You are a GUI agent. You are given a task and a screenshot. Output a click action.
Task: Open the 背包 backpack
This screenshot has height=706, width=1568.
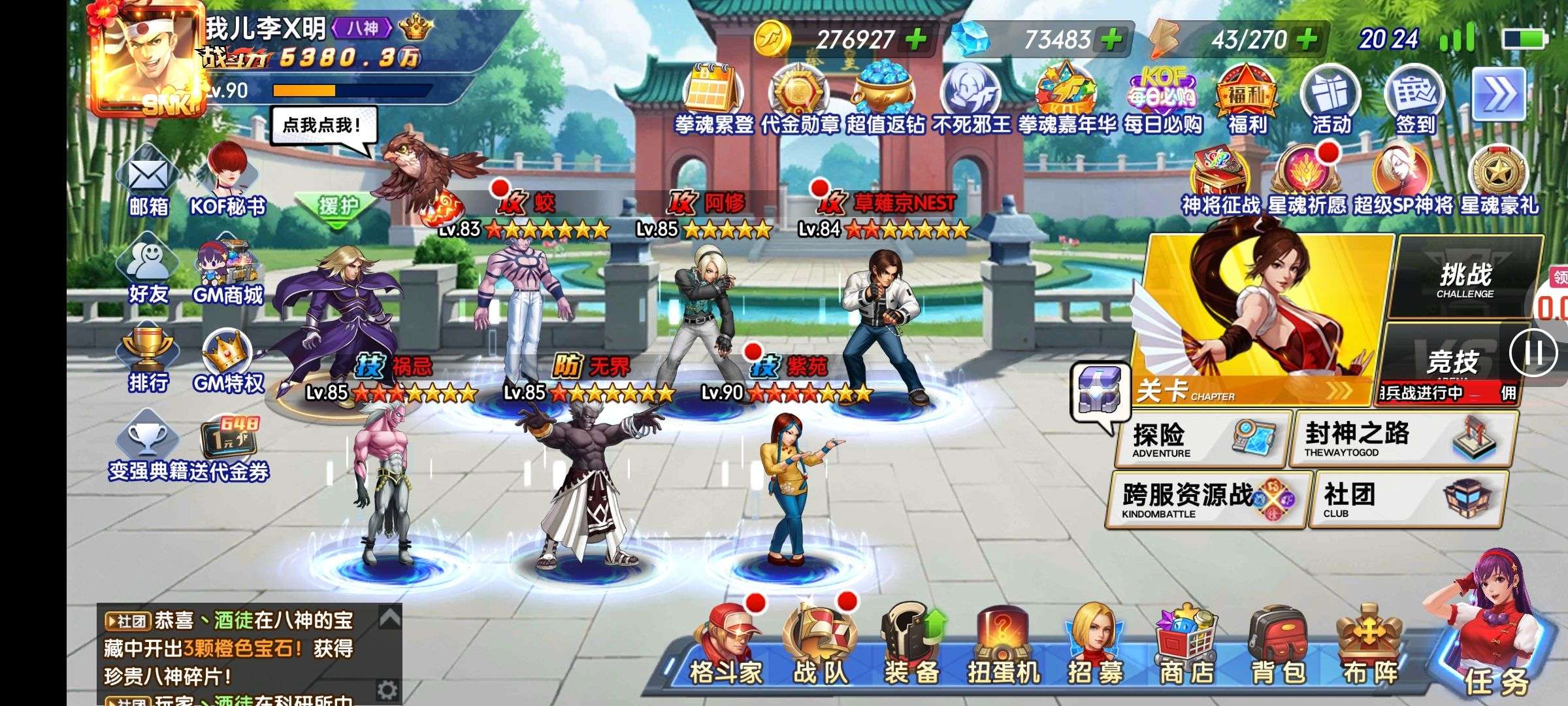pyautogui.click(x=1279, y=646)
